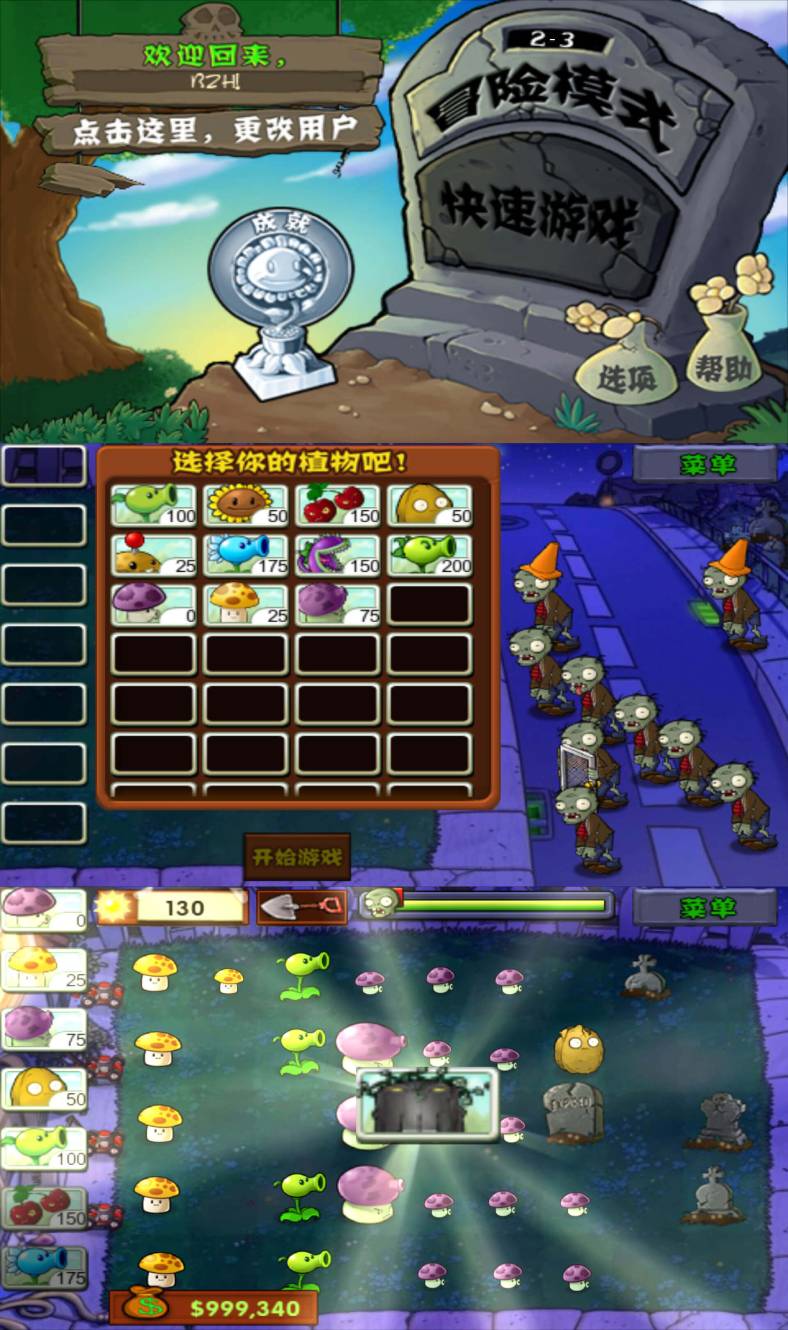Pick the Chomper seed card
The height and width of the screenshot is (1330, 788).
[338, 555]
